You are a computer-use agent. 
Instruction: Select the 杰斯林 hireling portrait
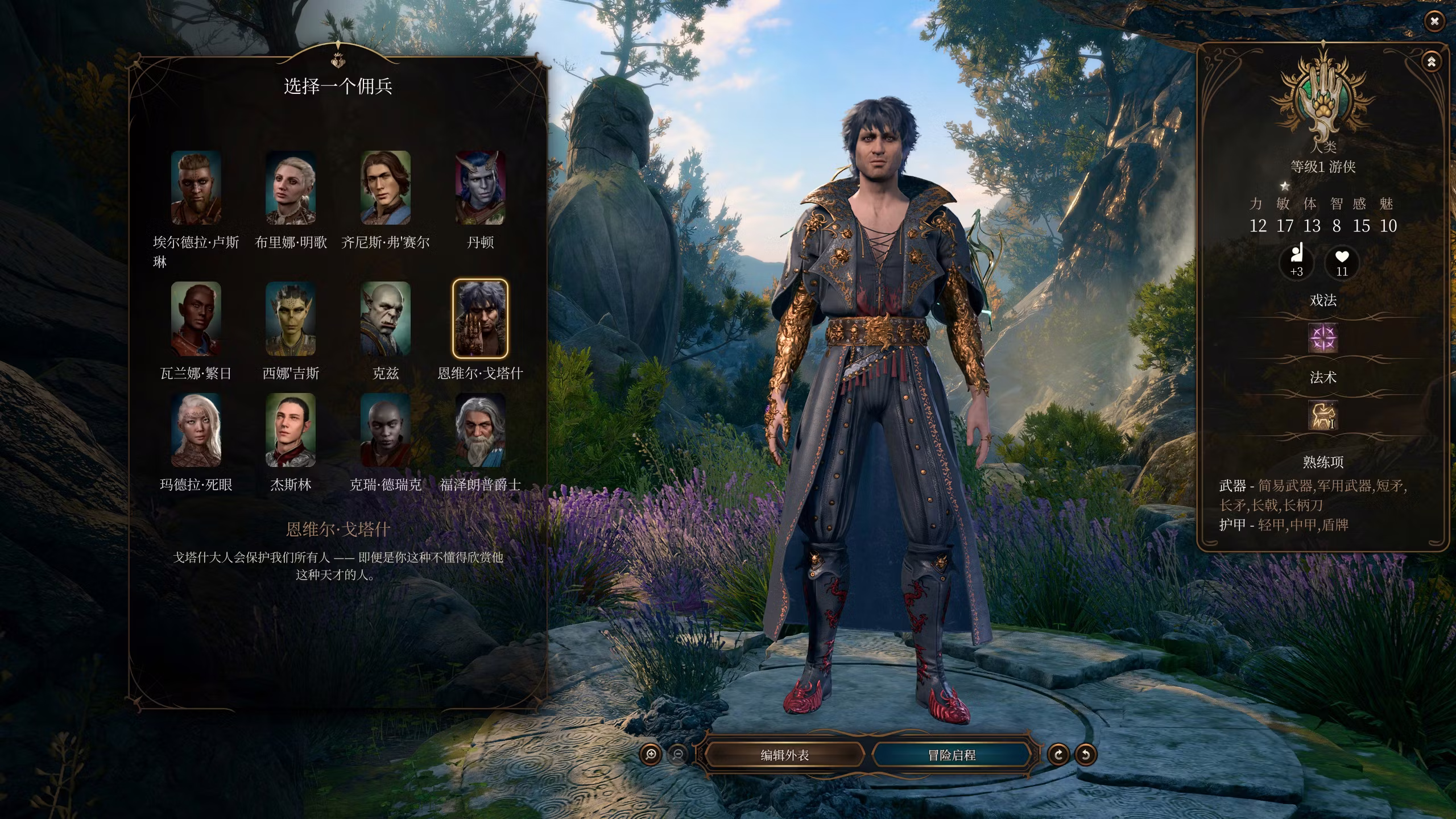[291, 430]
